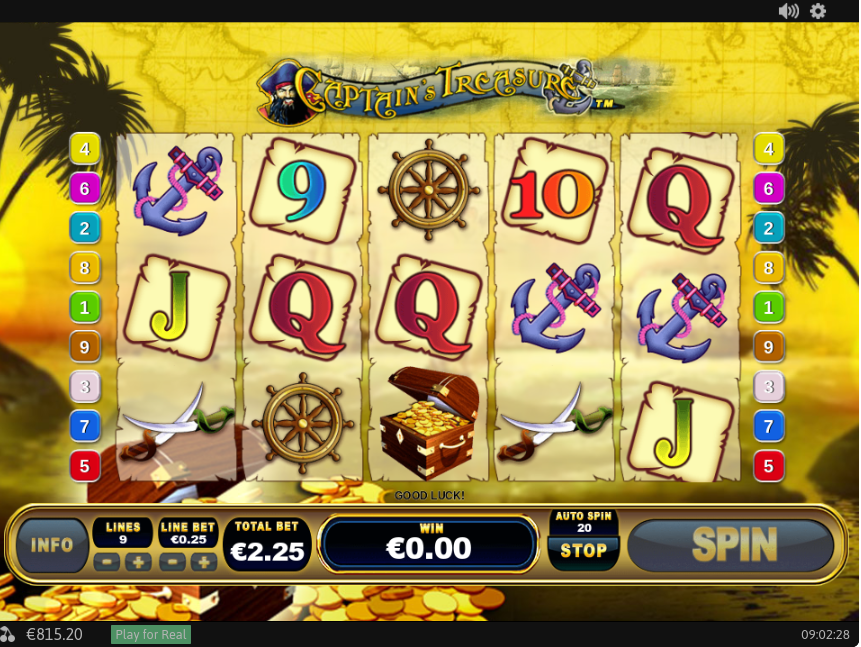Open settings via the gear icon

818,11
